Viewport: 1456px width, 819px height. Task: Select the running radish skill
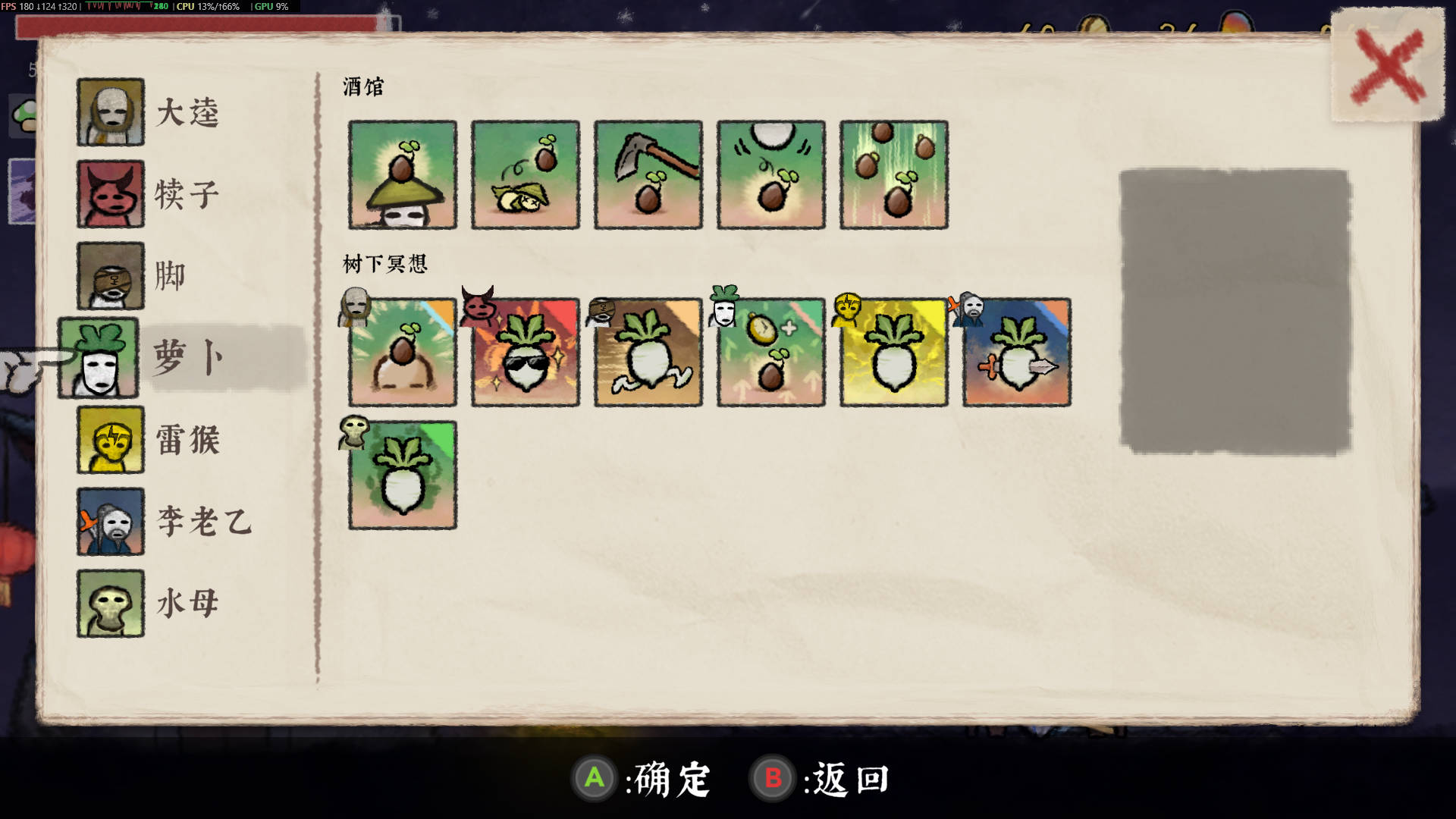pos(648,353)
